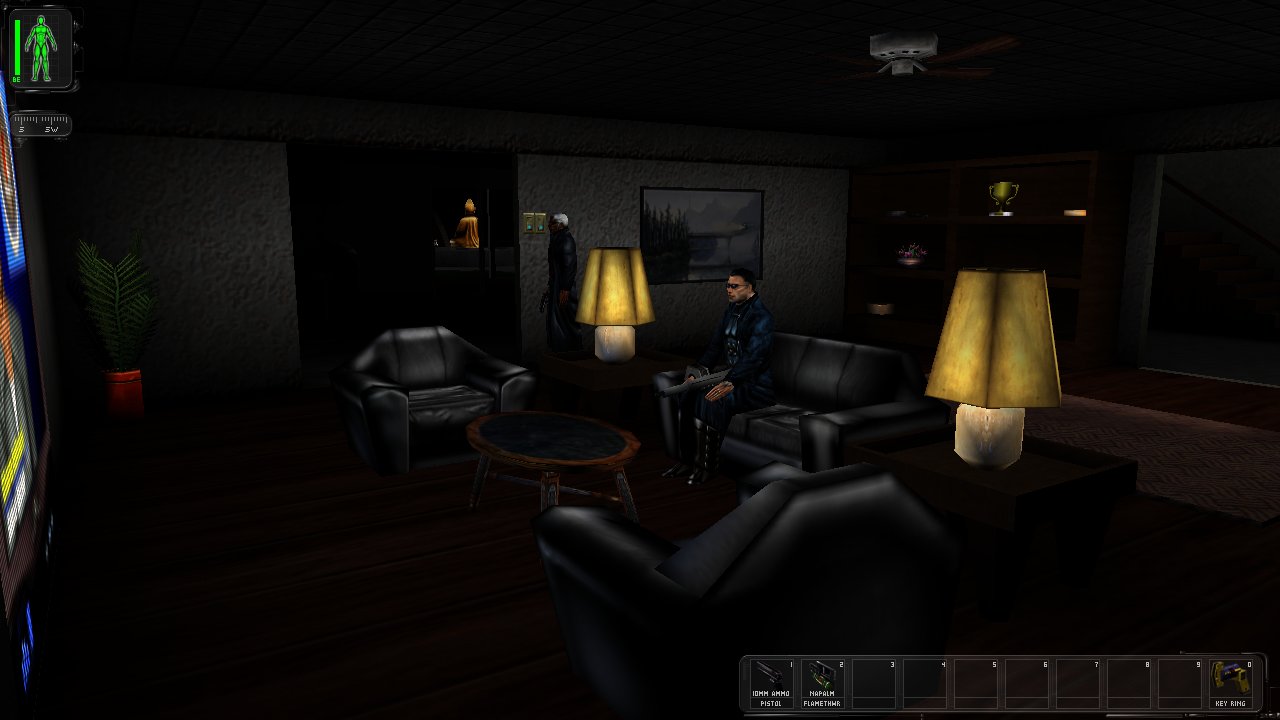Select the pistol belt slot
This screenshot has height=720, width=1280.
pos(771,682)
